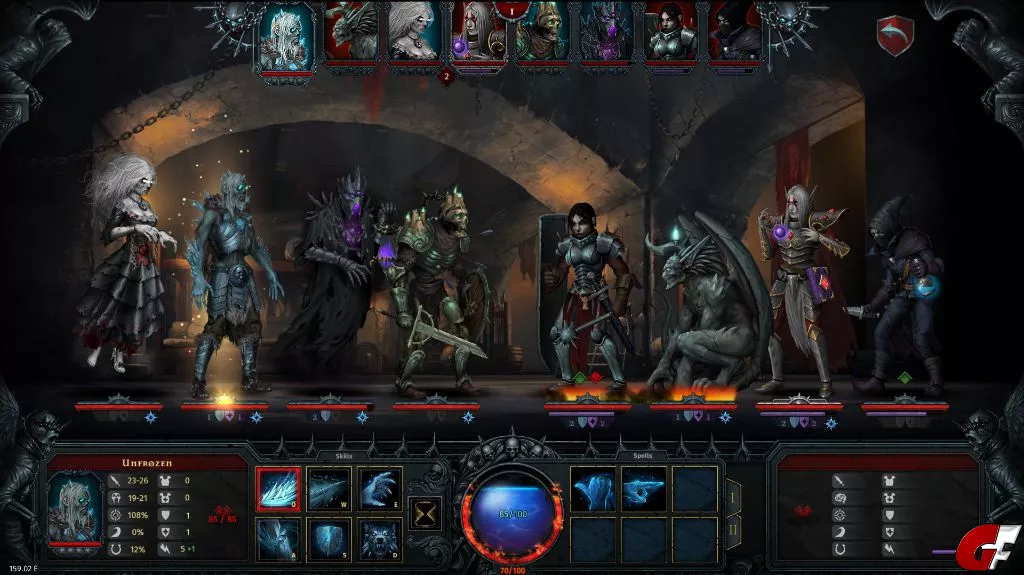Select the white-haired banshee turn portrait
Screen dimensions: 1024x575
[x=415, y=32]
